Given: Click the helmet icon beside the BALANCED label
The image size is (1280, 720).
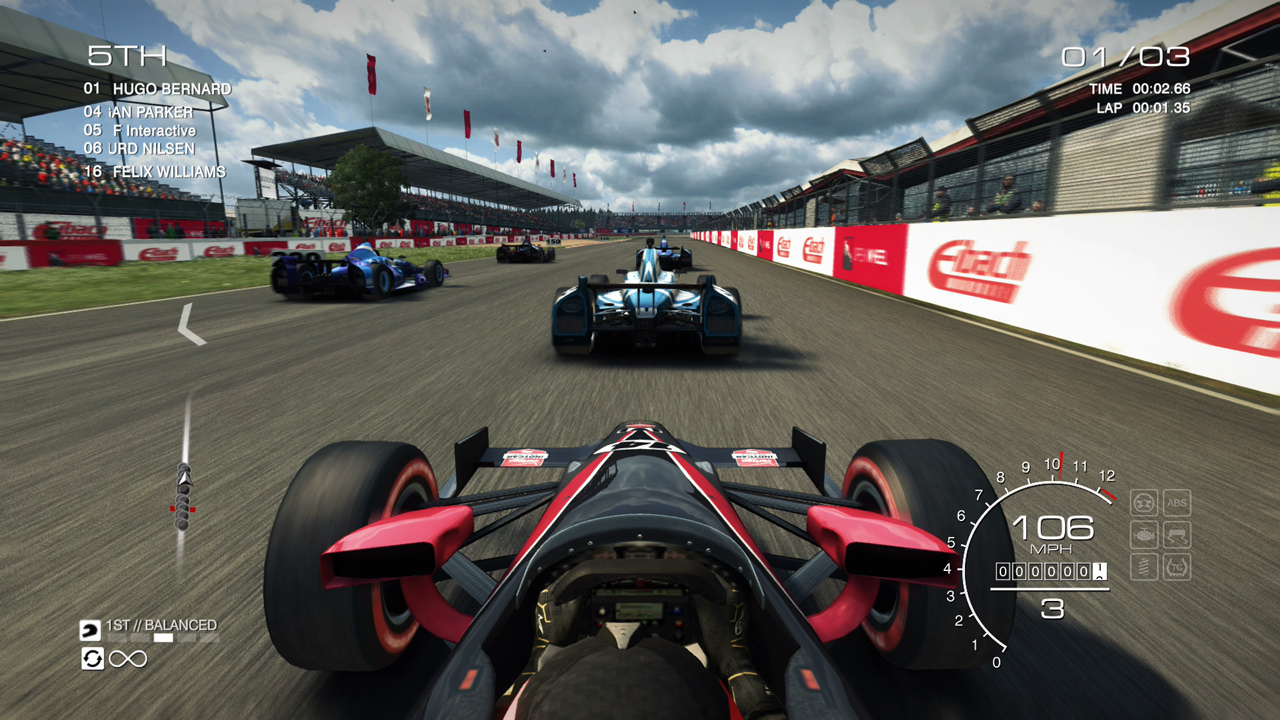Looking at the screenshot, I should click(90, 630).
